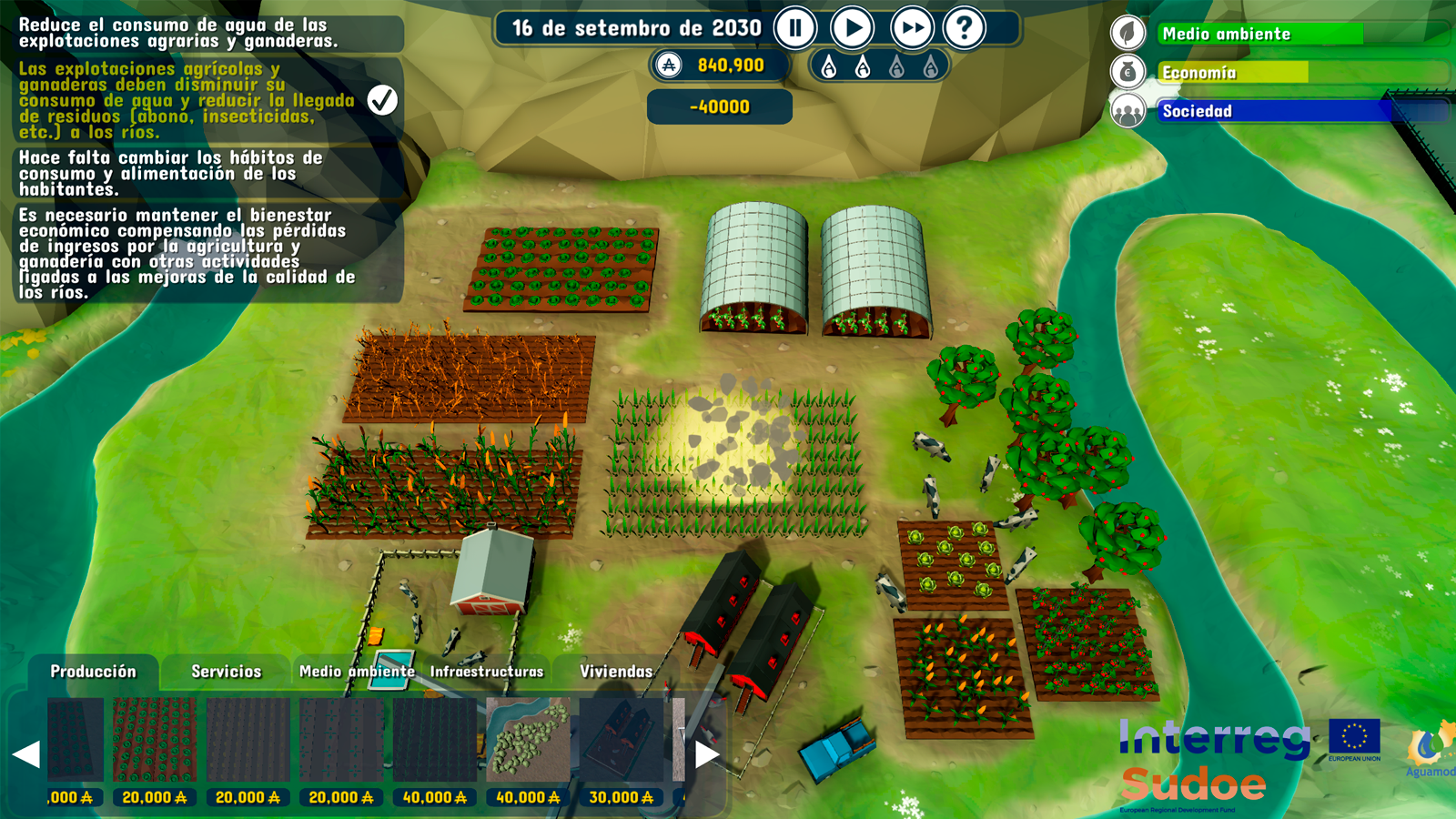This screenshot has height=819, width=1456.
Task: Select the economic wellbeing objective text
Action: tap(187, 253)
